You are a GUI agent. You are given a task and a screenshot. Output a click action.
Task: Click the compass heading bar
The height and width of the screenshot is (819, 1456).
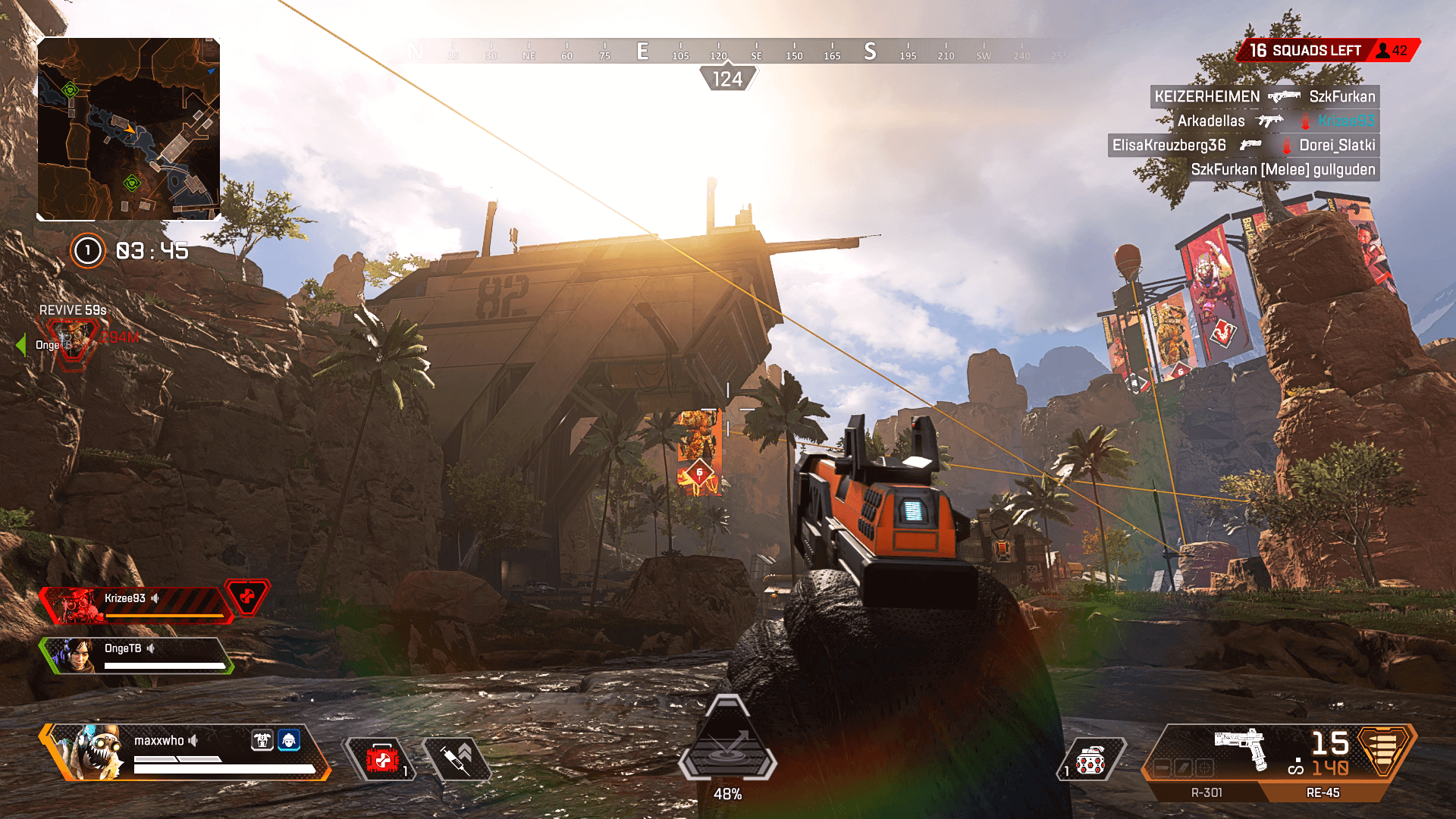(x=728, y=52)
